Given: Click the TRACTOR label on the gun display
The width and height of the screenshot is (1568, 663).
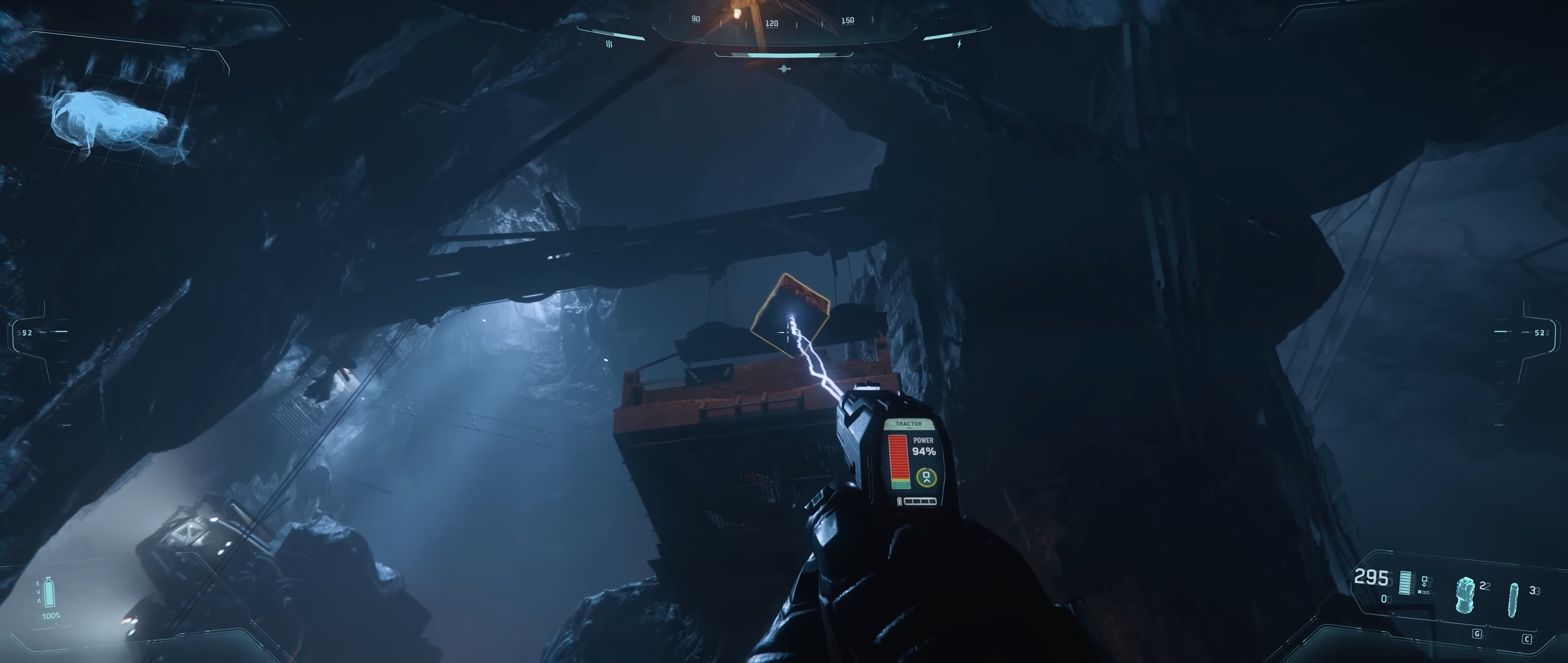Looking at the screenshot, I should point(909,424).
